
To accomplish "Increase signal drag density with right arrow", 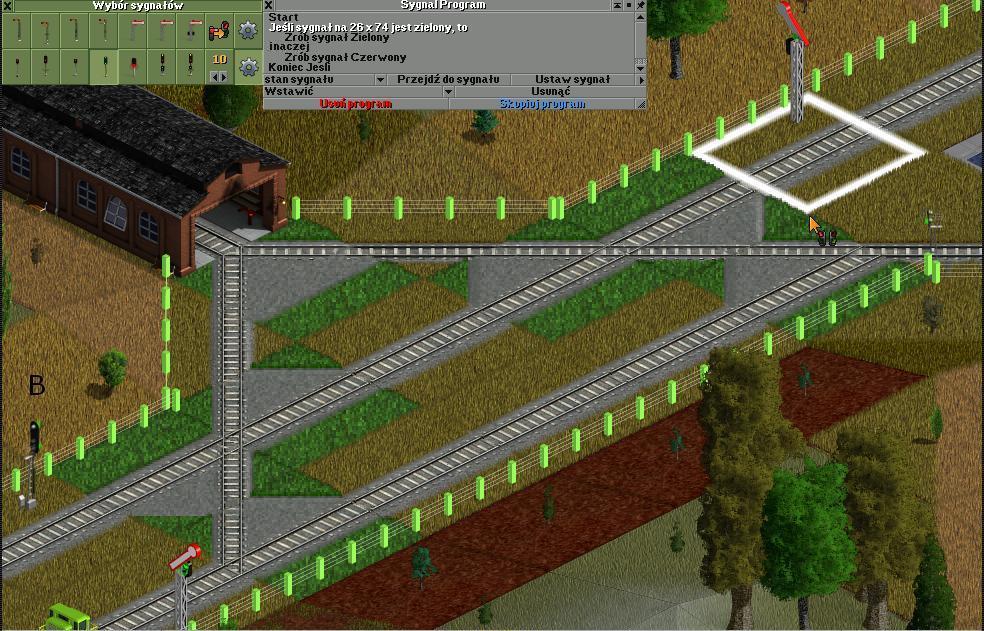I will tap(225, 77).
